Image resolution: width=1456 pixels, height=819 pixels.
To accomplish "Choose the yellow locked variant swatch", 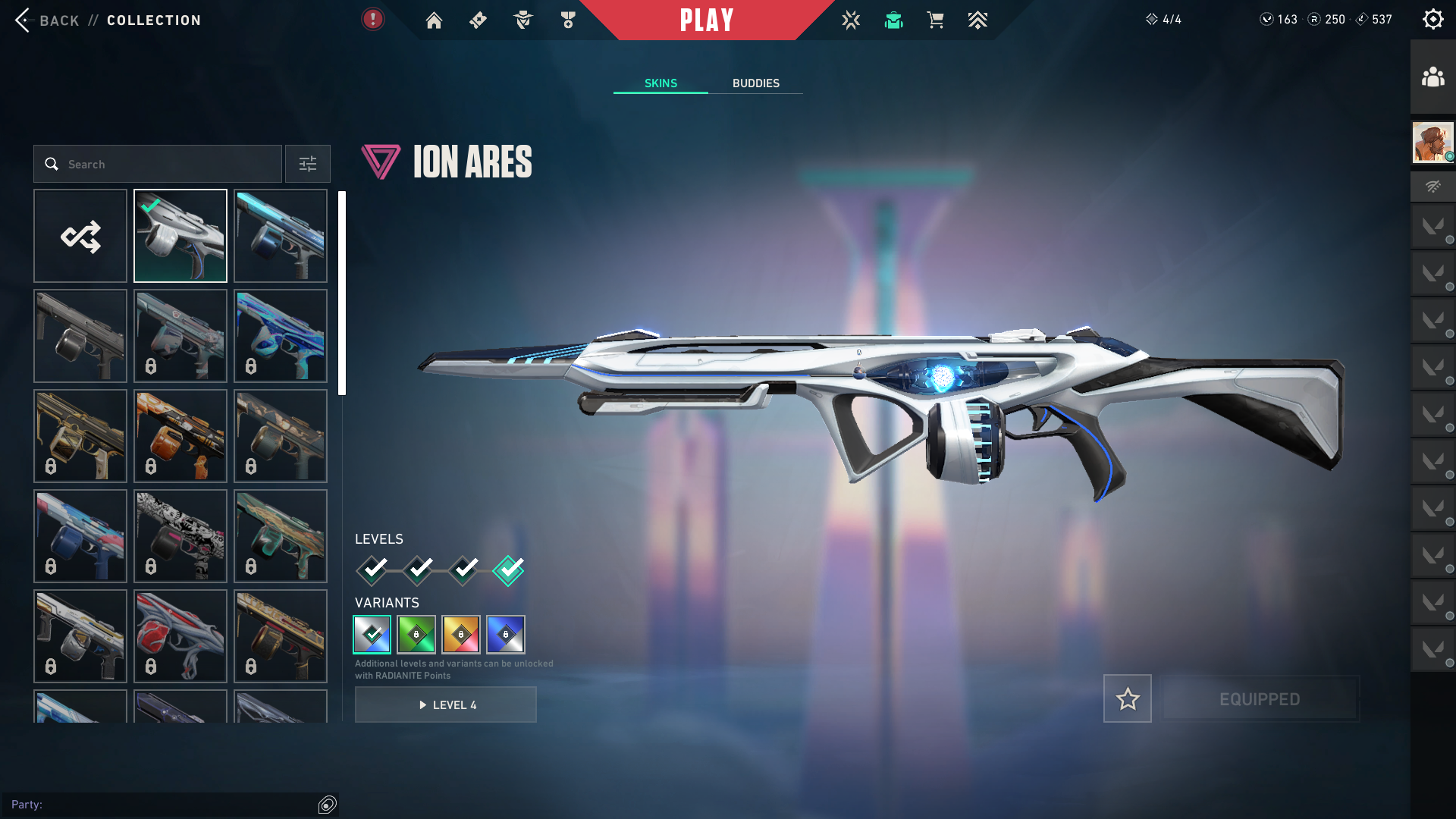I will pos(461,635).
